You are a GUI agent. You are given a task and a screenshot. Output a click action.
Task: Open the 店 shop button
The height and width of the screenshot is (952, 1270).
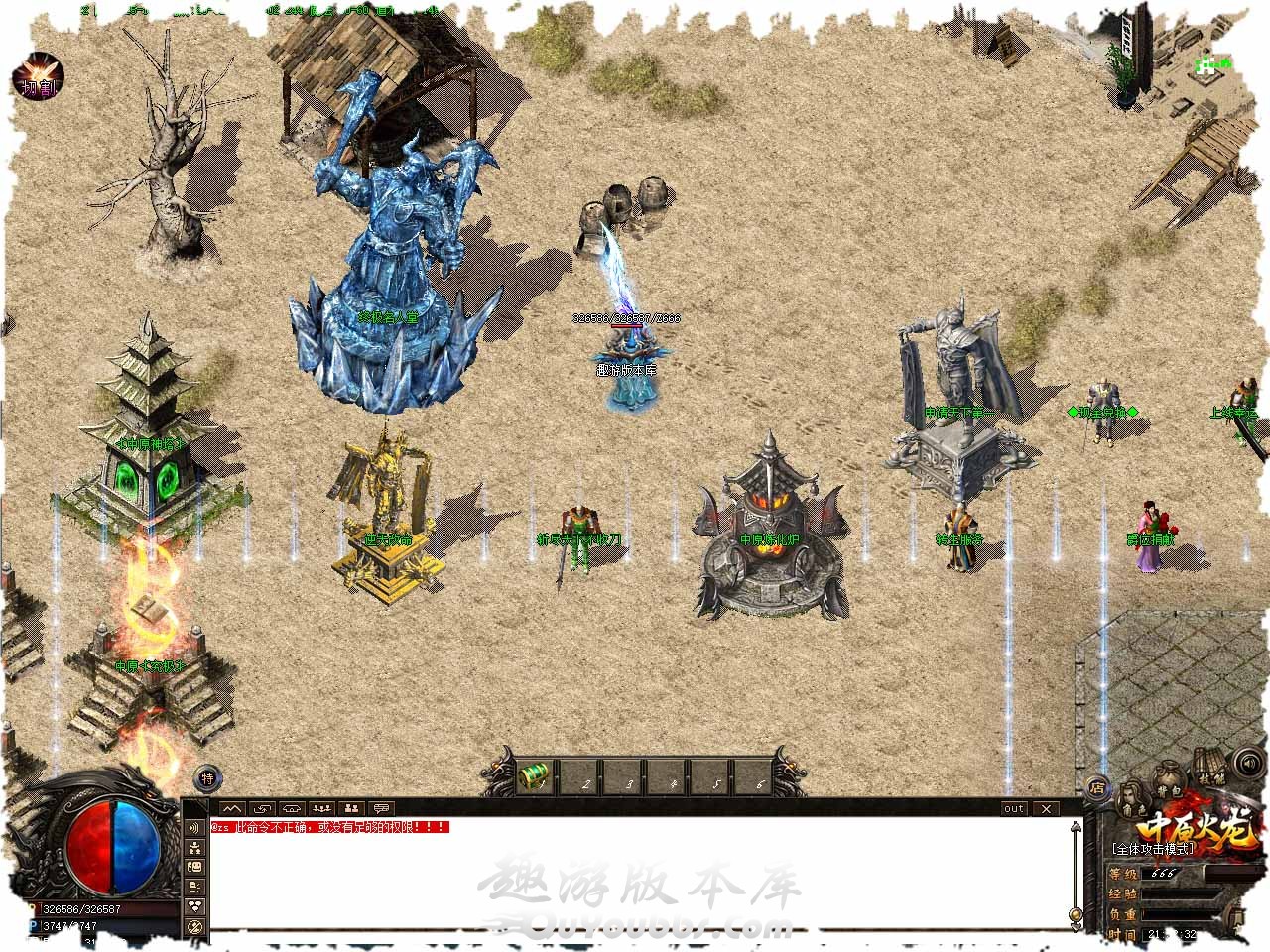[x=1096, y=788]
